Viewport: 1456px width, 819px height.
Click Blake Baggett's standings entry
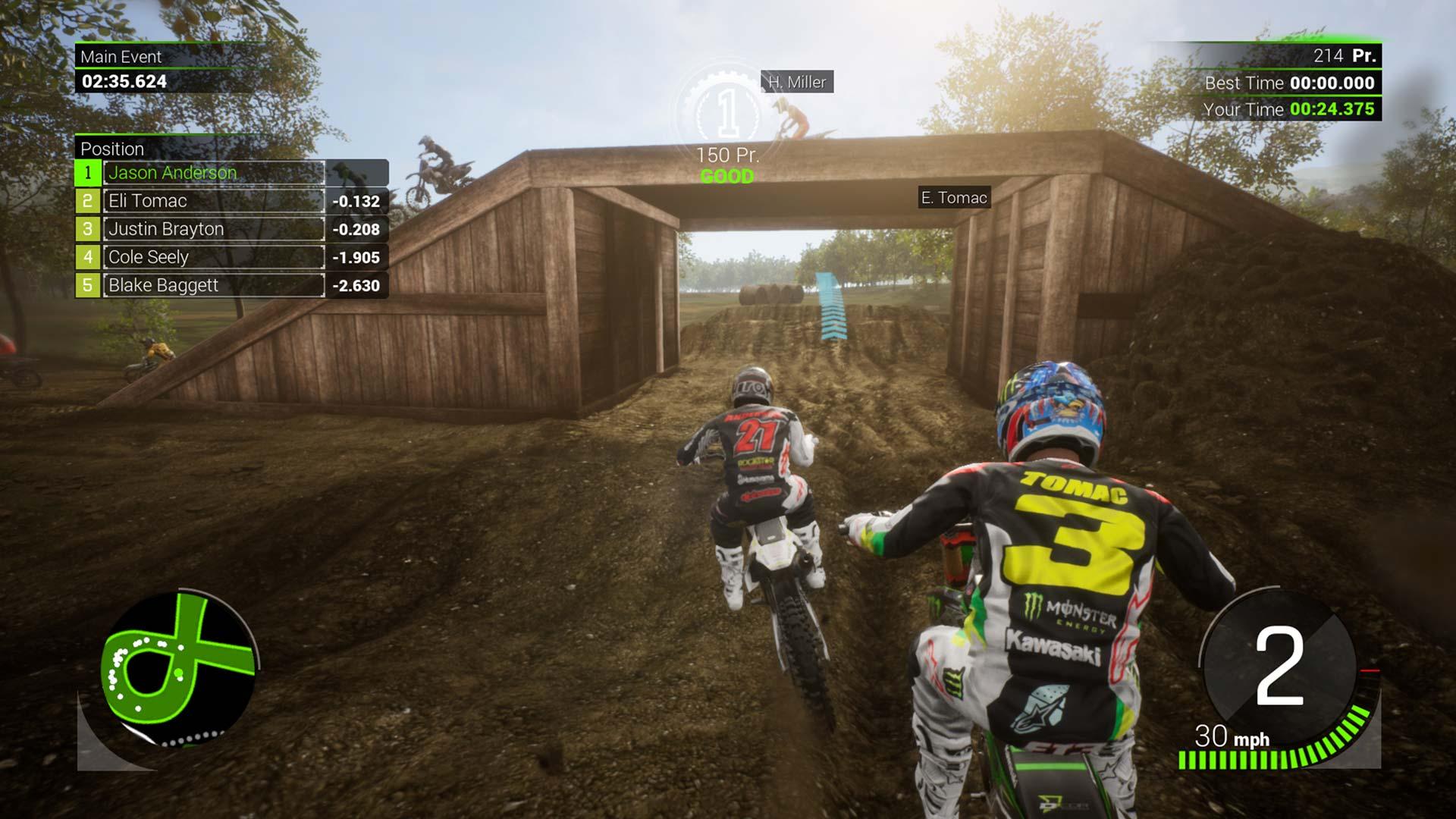coord(214,285)
